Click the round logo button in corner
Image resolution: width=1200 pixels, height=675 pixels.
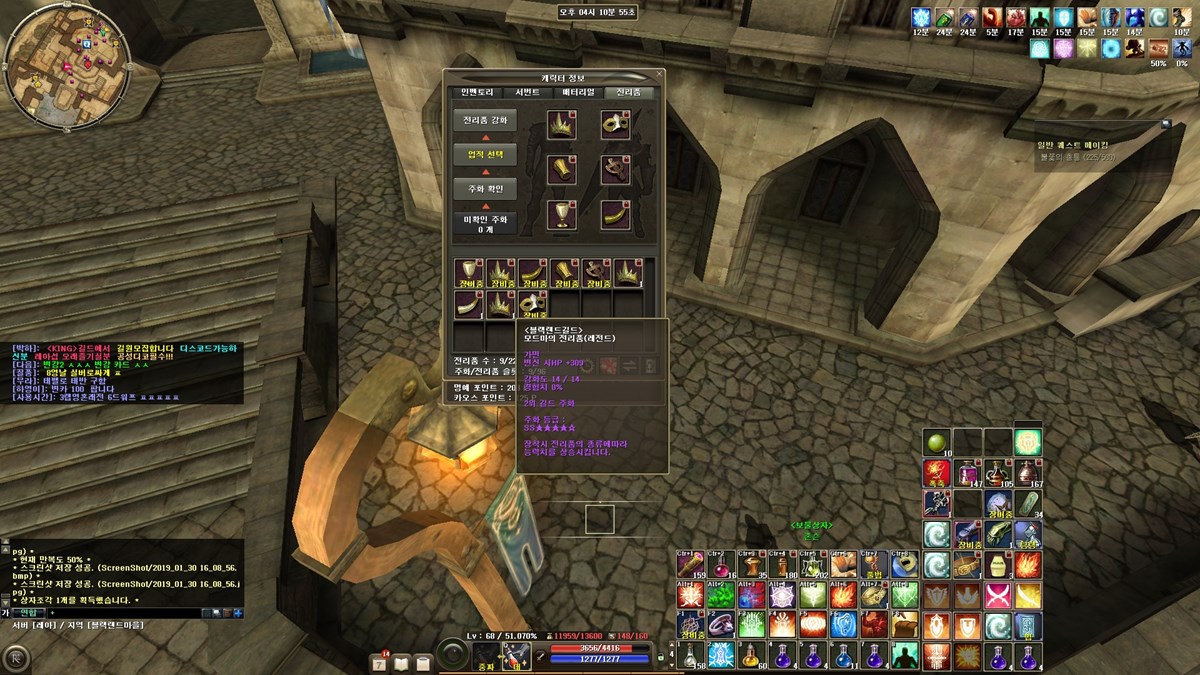coord(17,657)
